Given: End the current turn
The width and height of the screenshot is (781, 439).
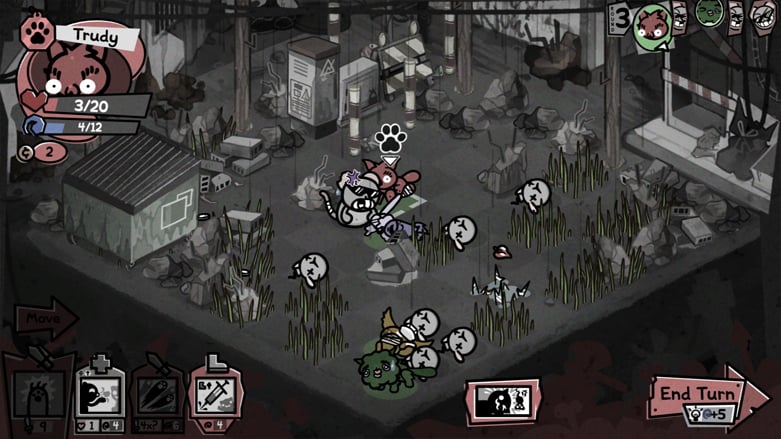Looking at the screenshot, I should (x=700, y=393).
